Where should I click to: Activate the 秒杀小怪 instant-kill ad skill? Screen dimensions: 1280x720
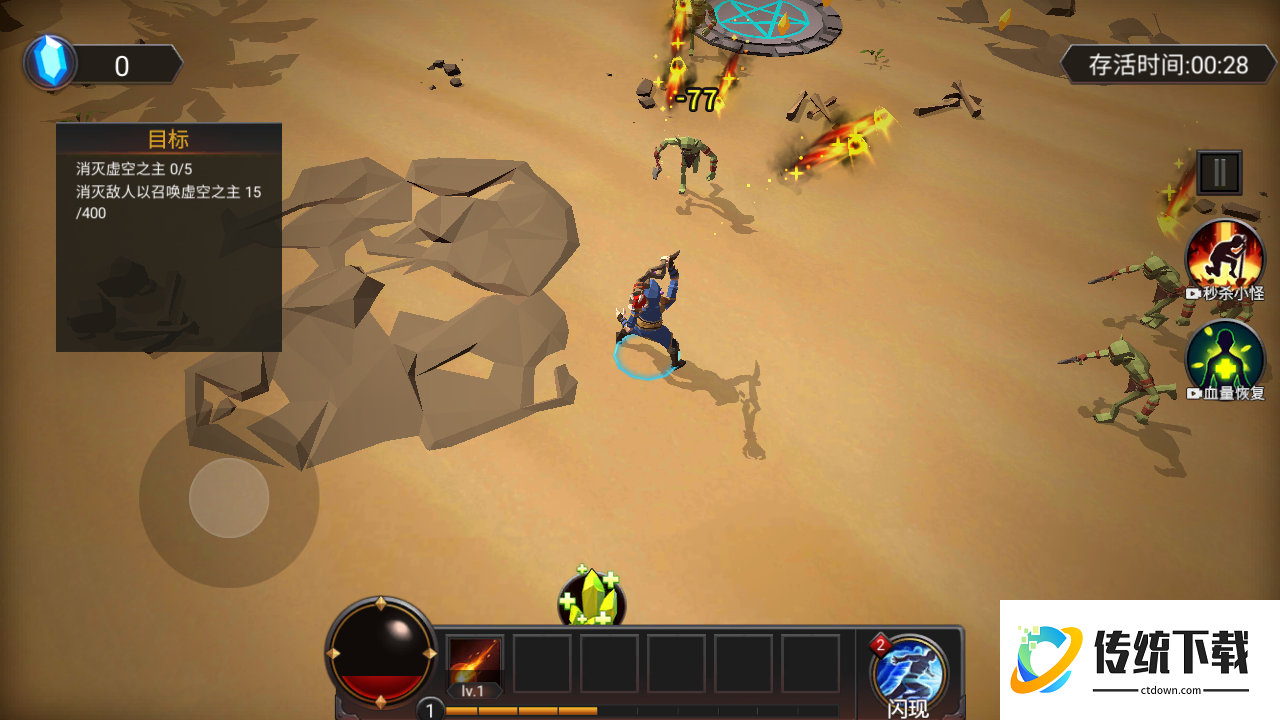pos(1225,257)
